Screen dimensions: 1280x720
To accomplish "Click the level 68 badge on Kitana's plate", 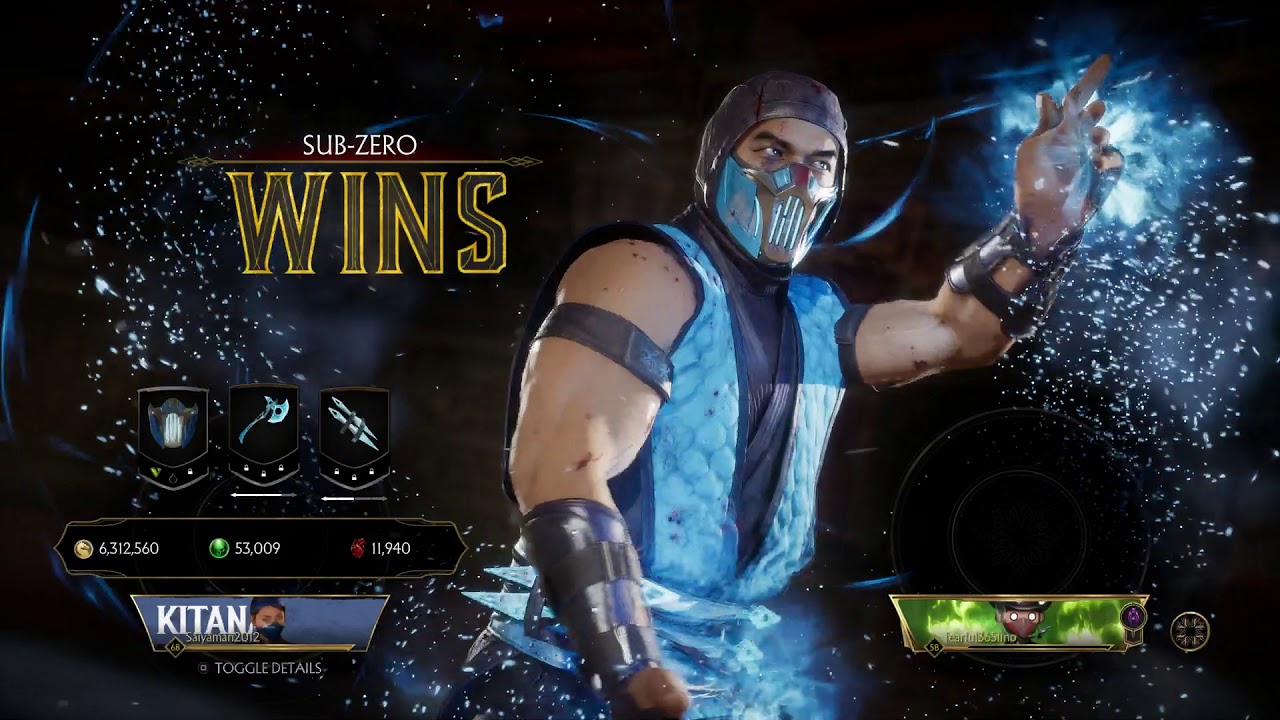I will [173, 646].
